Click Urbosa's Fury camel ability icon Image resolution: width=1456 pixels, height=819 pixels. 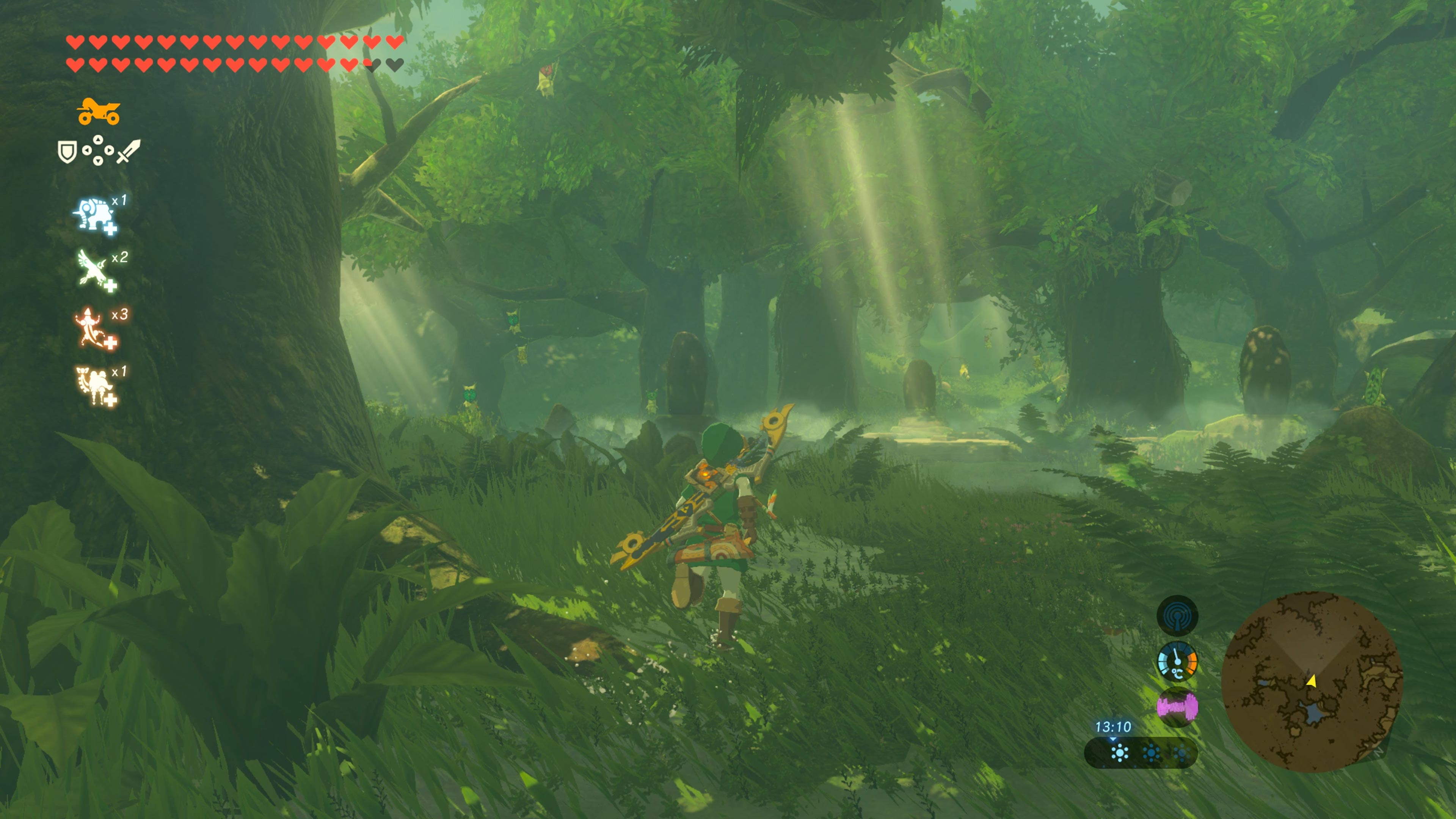point(94,384)
